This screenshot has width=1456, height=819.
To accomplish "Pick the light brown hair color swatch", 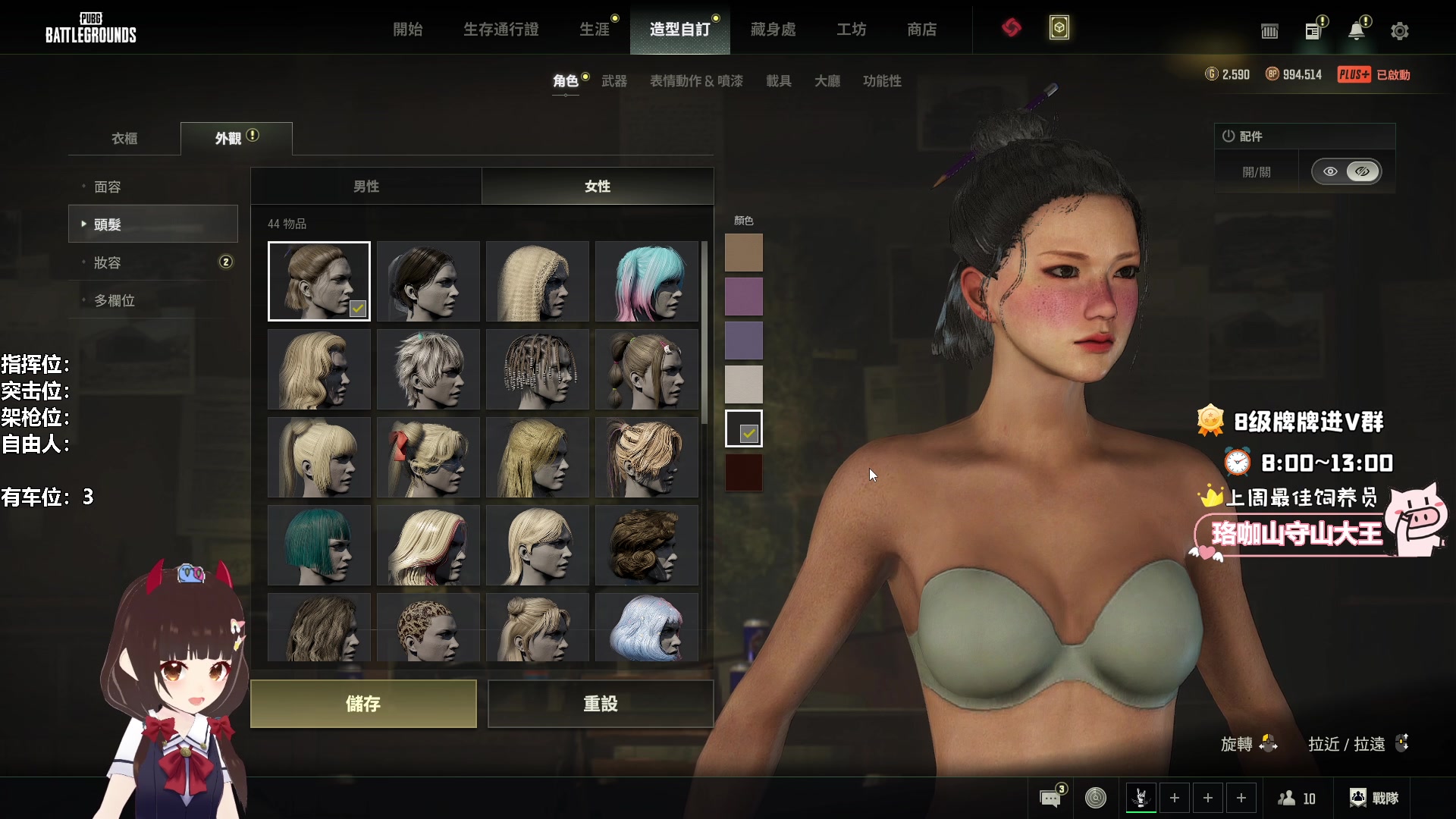I will (x=743, y=253).
